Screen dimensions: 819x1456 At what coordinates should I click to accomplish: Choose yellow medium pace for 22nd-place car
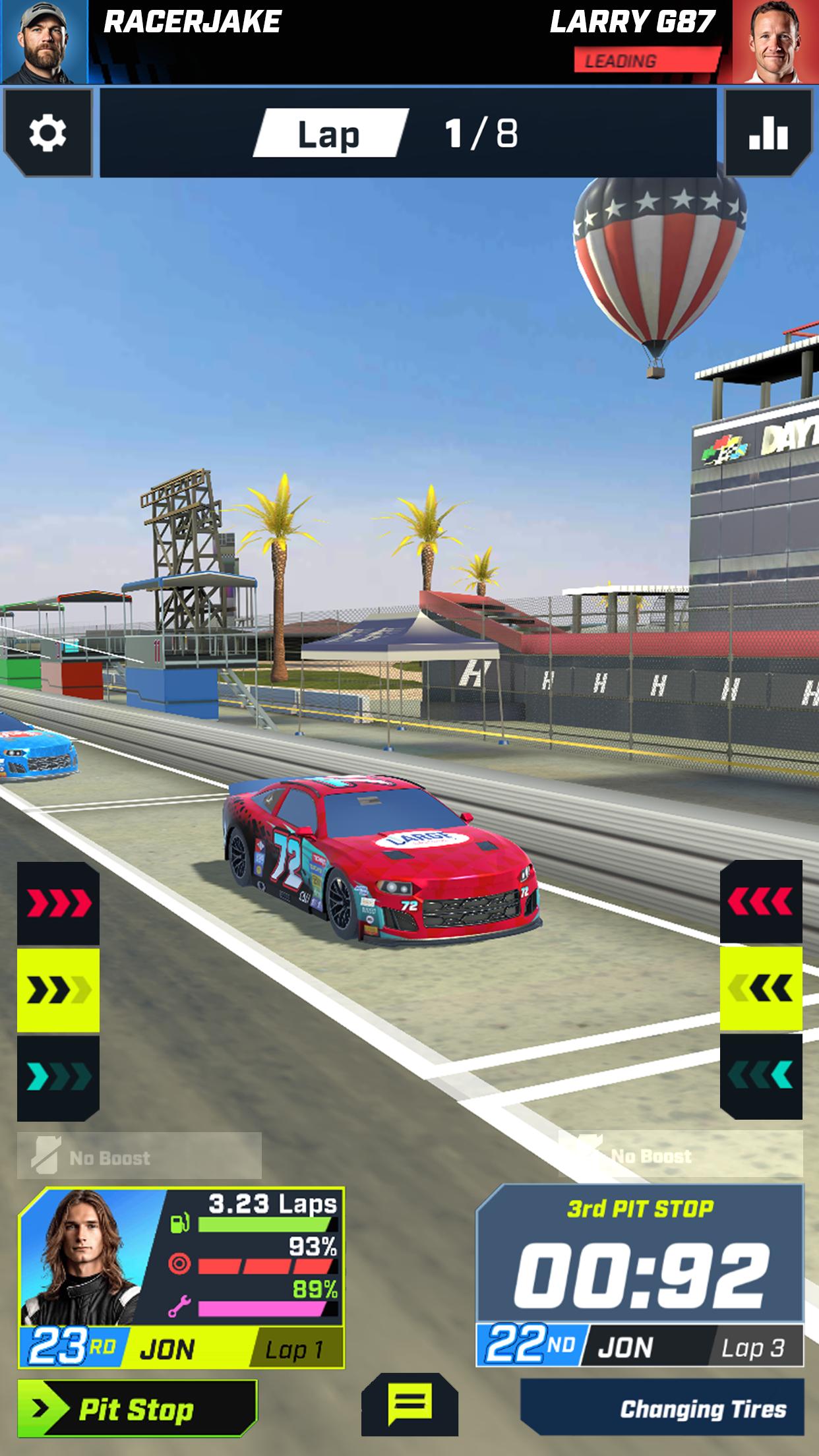761,988
